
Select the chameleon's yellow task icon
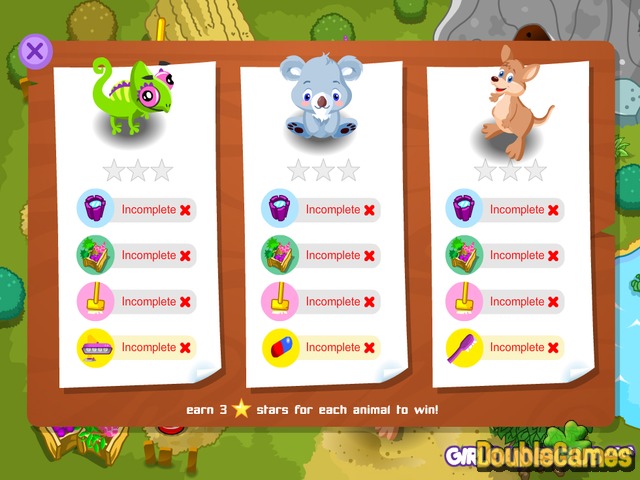[x=95, y=347]
